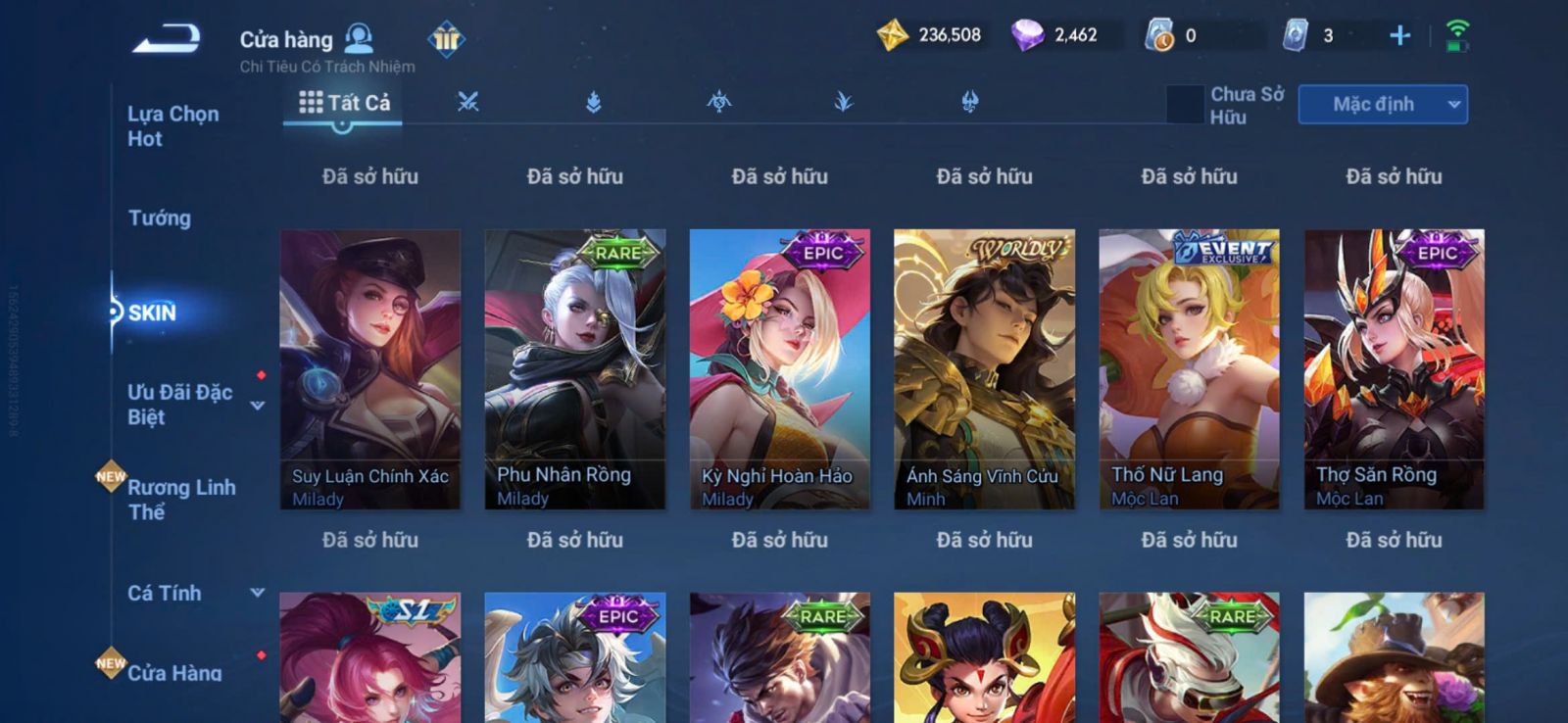The width and height of the screenshot is (1568, 723).
Task: Add more vouchers with the plus button
Action: [x=1399, y=36]
